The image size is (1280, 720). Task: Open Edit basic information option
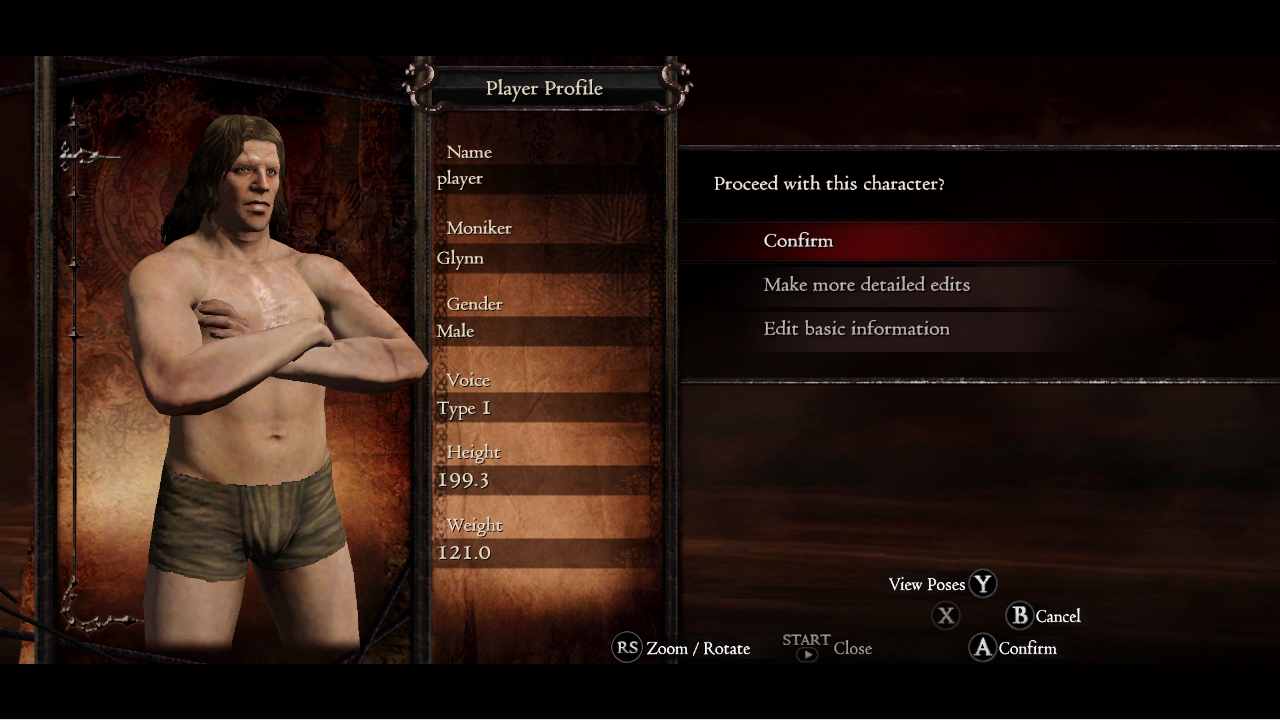(x=856, y=329)
